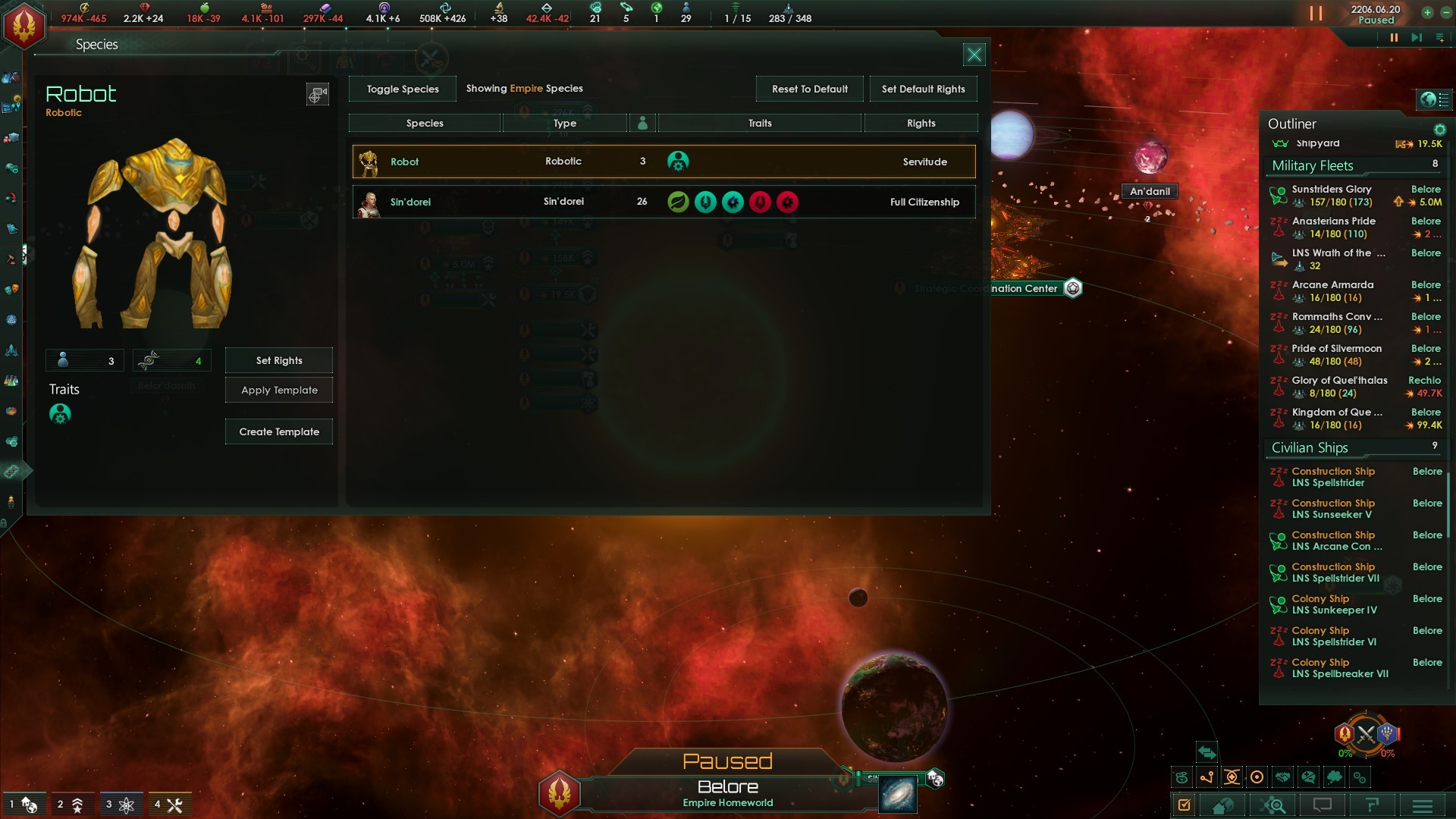The width and height of the screenshot is (1456, 819).
Task: Close the Species window
Action: (x=974, y=55)
